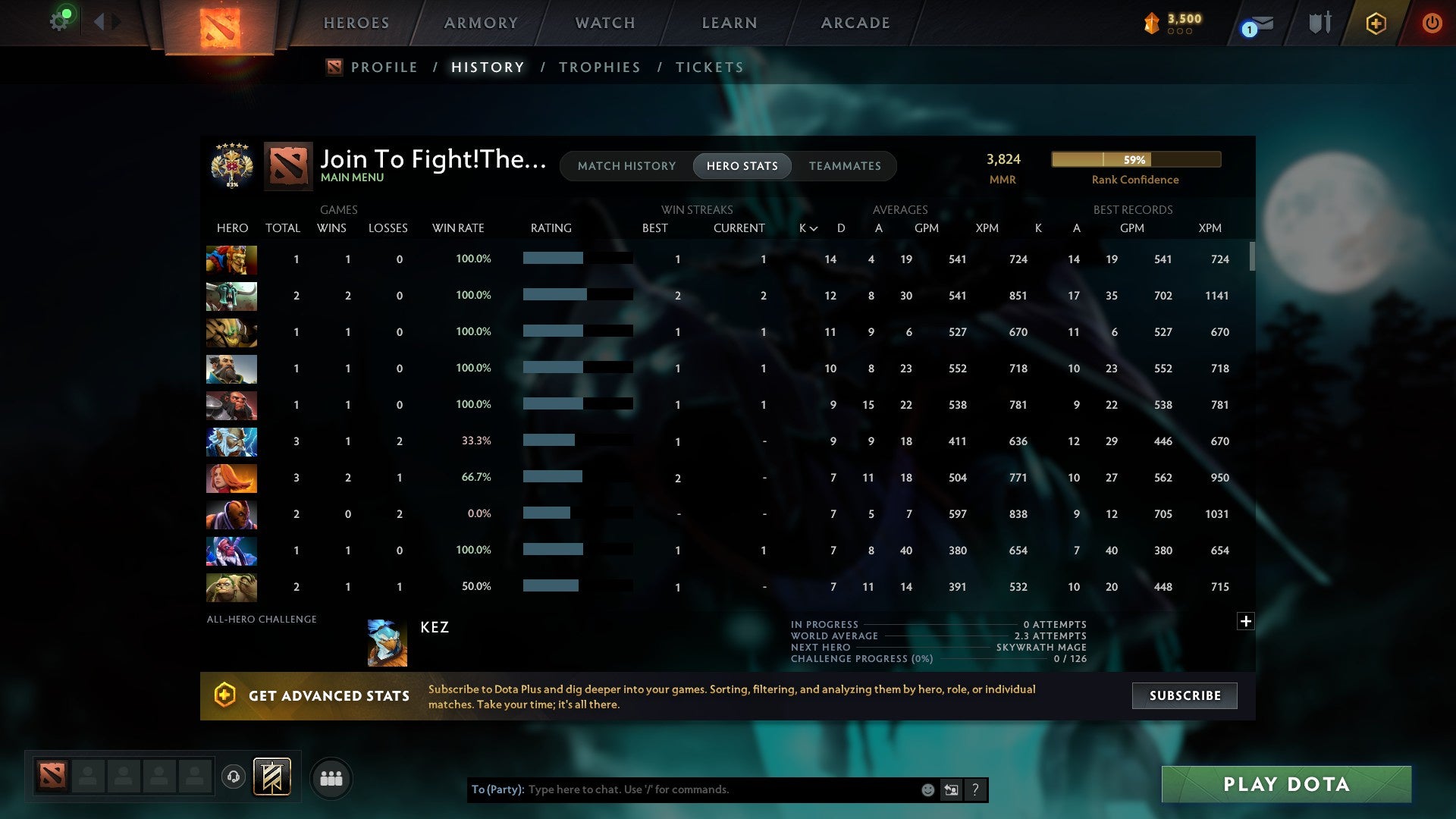This screenshot has width=1456, height=819.
Task: Click the Rank Confidence progress bar
Action: (x=1135, y=159)
